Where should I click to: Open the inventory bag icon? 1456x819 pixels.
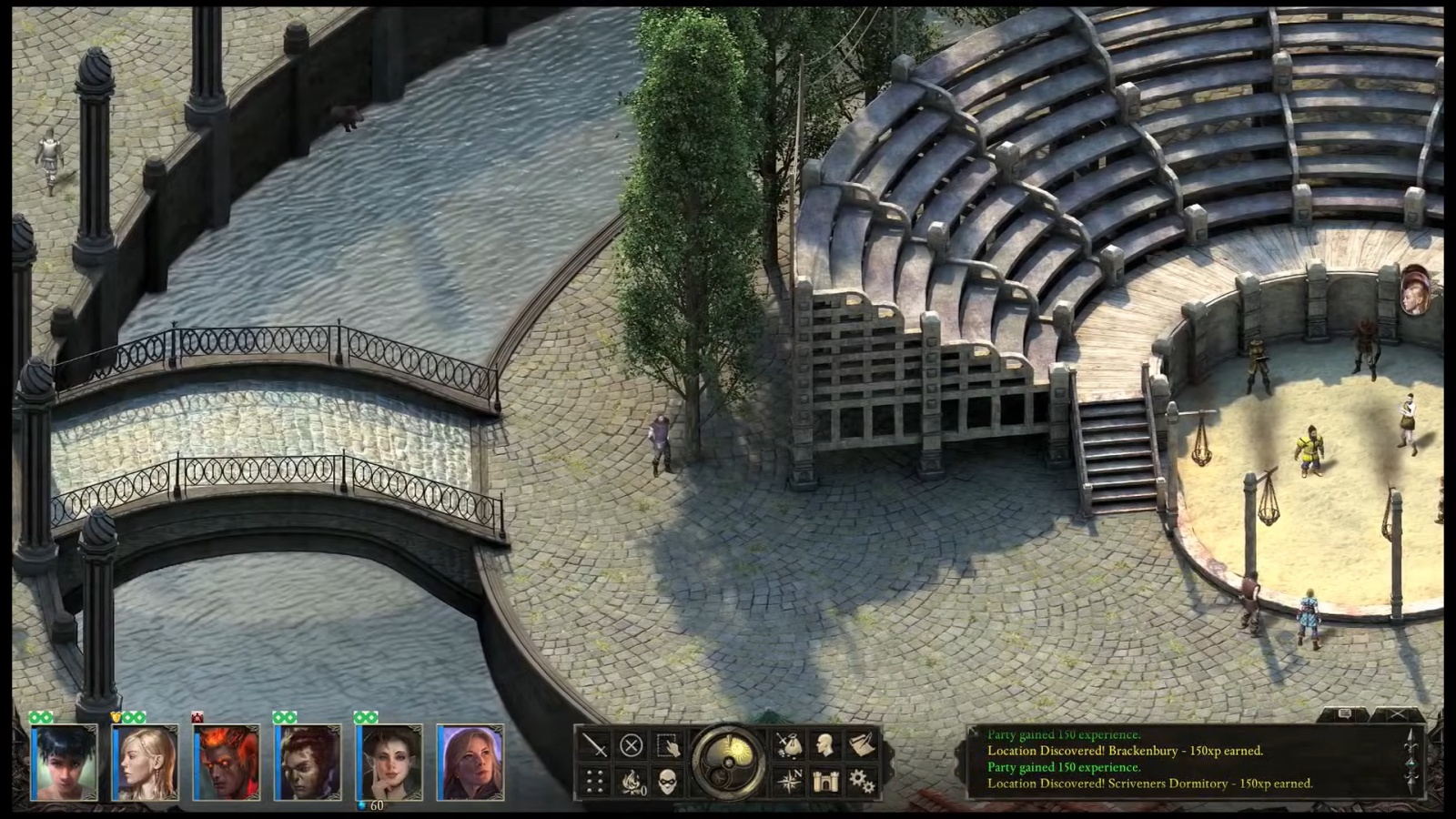click(x=788, y=746)
